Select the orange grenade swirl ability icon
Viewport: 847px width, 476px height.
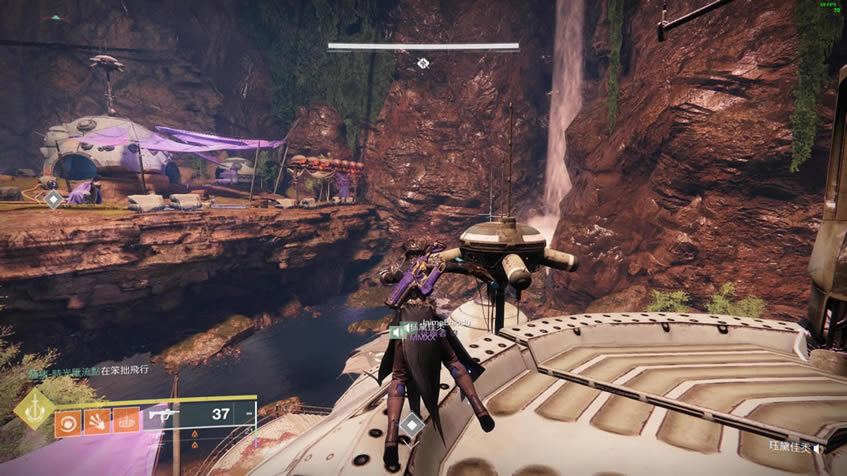[69, 422]
